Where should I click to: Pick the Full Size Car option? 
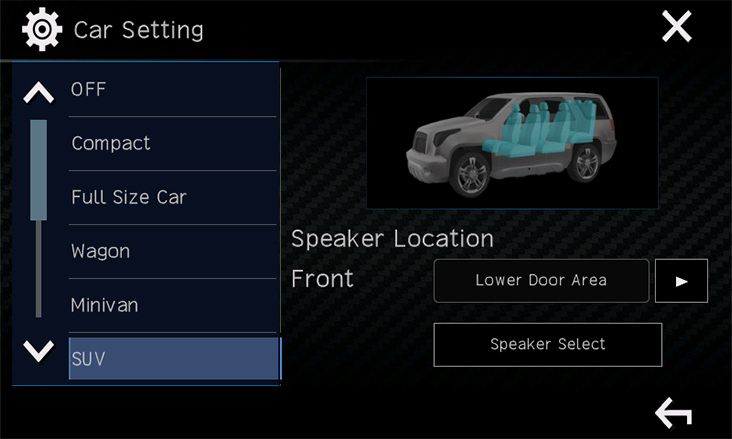[172, 197]
